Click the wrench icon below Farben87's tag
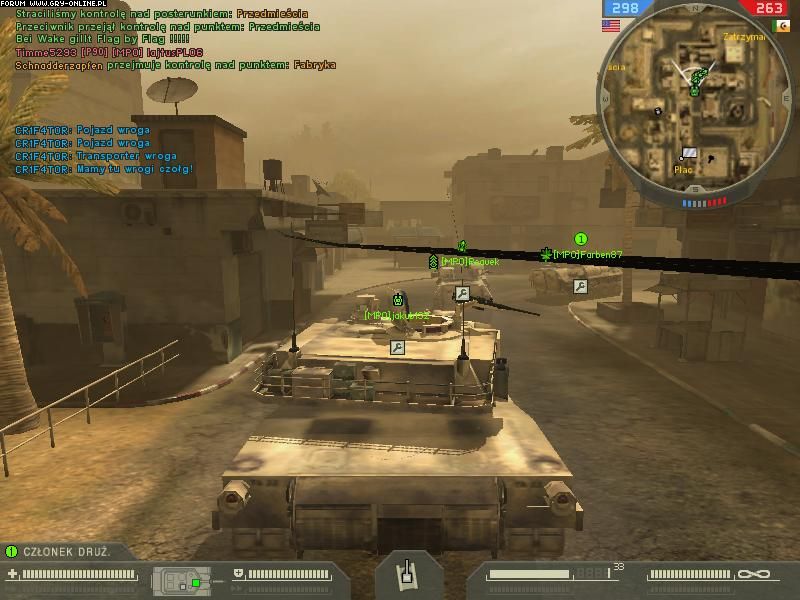 click(x=580, y=286)
